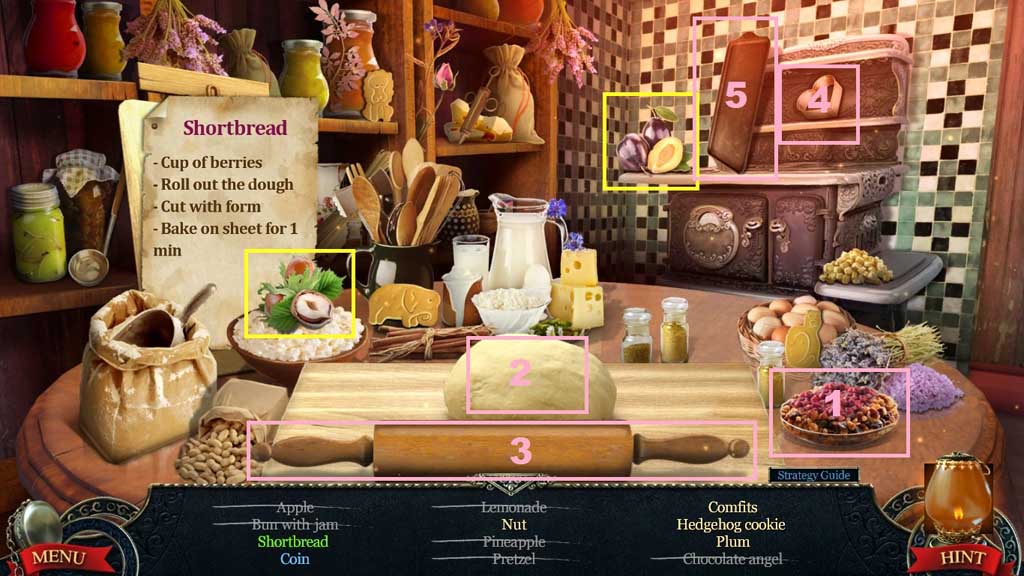Use the Hint lantern
This screenshot has width=1024, height=576.
pyautogui.click(x=957, y=556)
